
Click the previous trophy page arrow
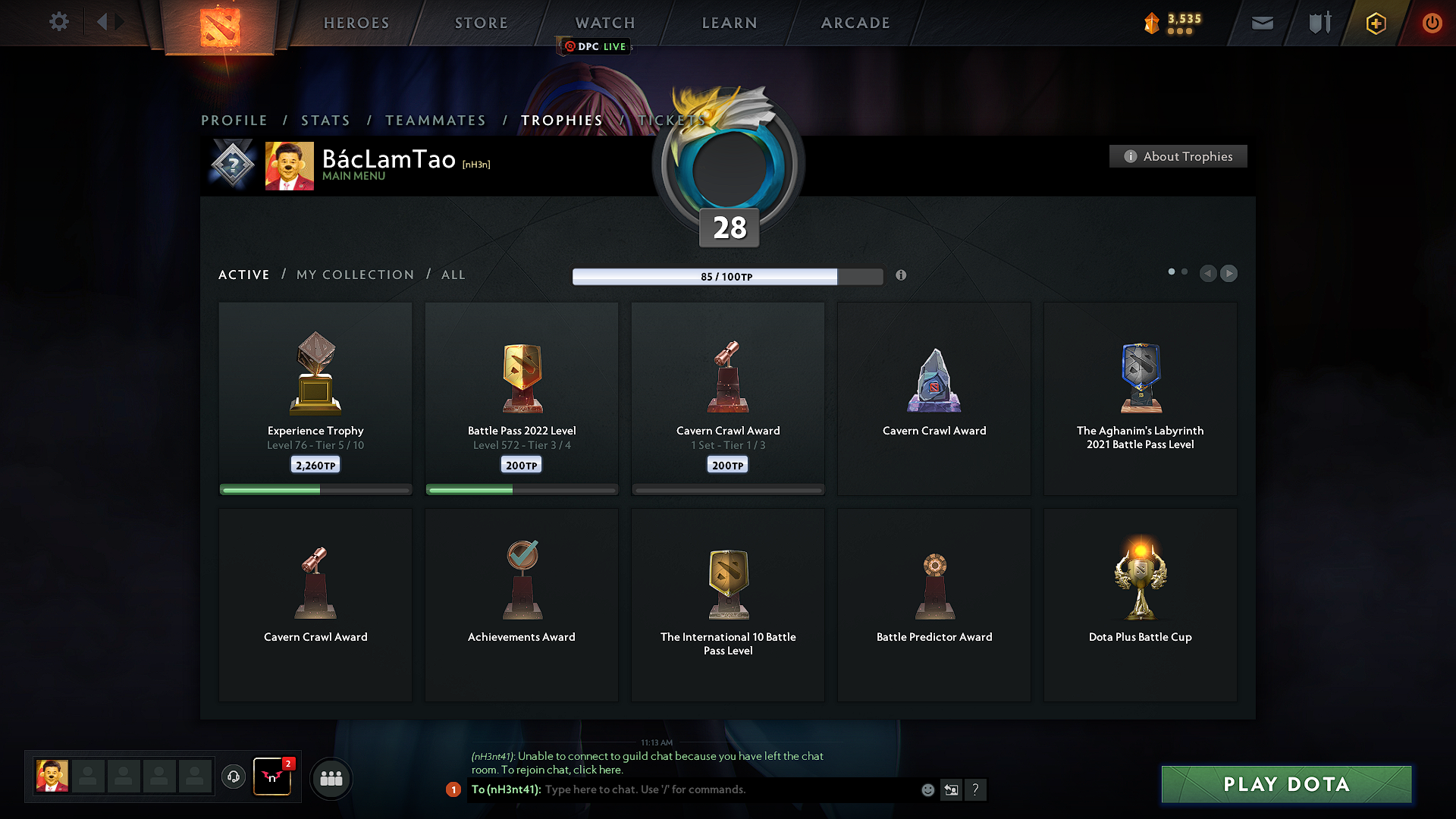1208,274
